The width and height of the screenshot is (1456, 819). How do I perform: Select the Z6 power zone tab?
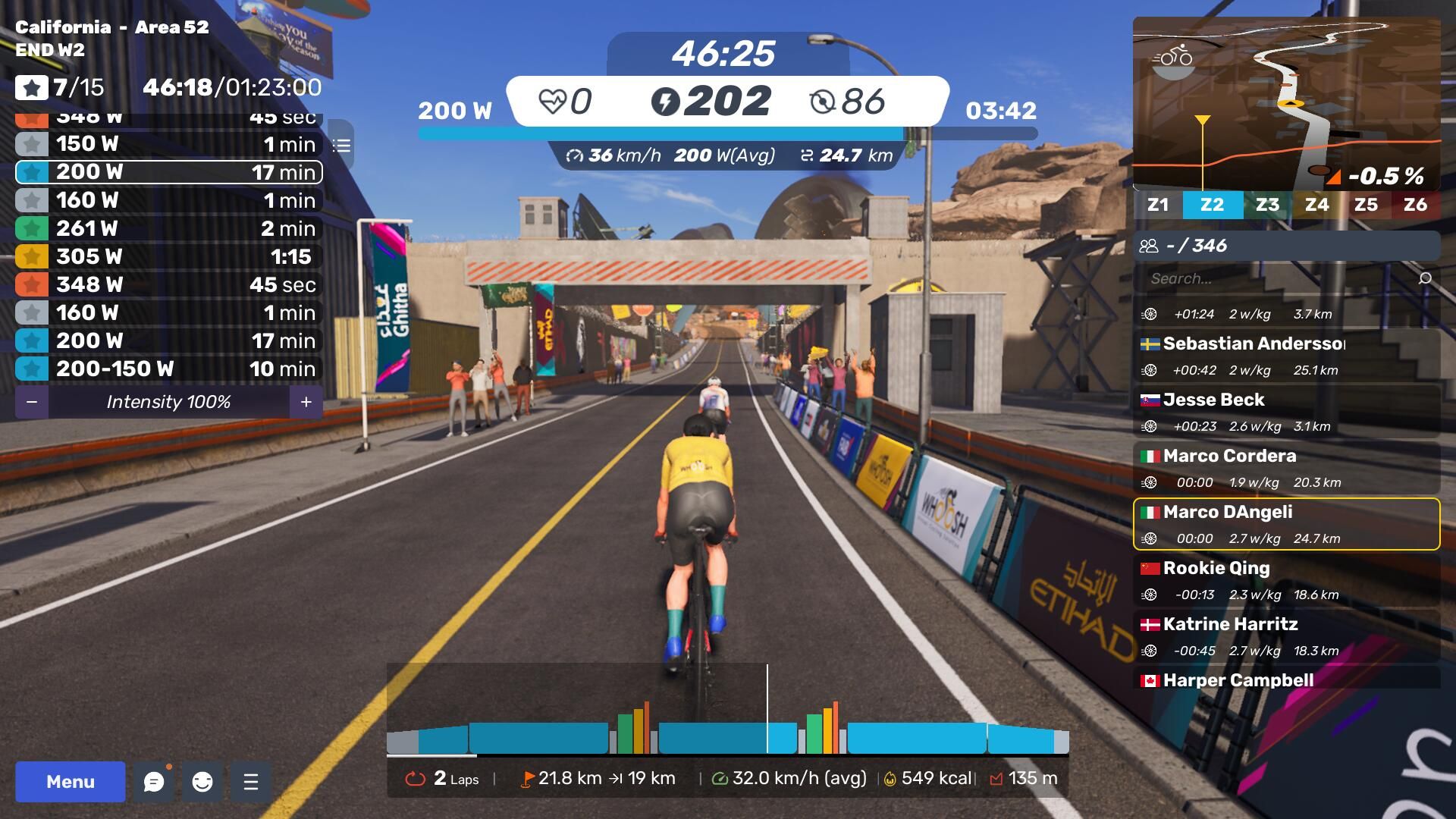click(x=1415, y=205)
